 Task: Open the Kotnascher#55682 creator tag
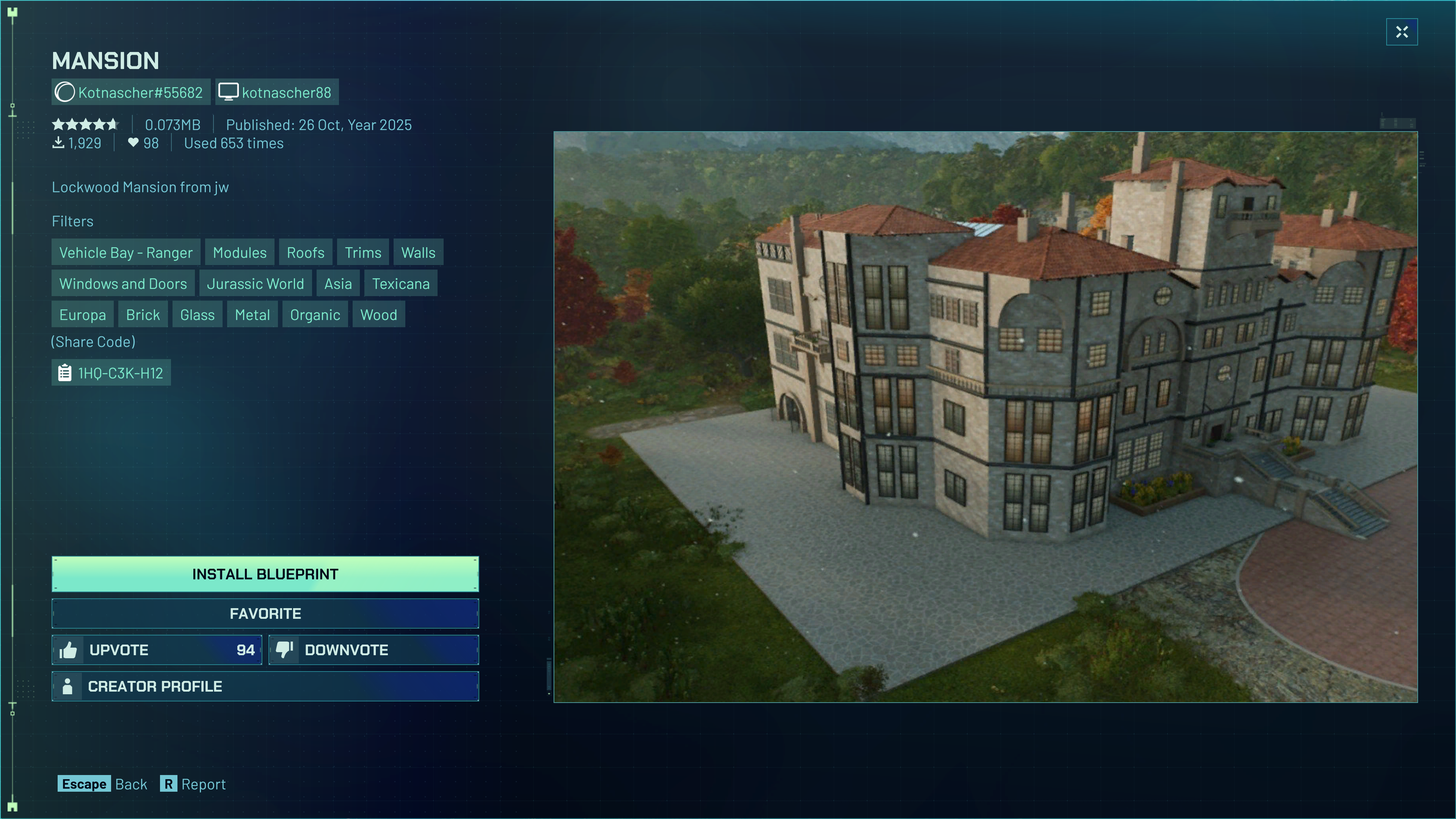pos(131,92)
